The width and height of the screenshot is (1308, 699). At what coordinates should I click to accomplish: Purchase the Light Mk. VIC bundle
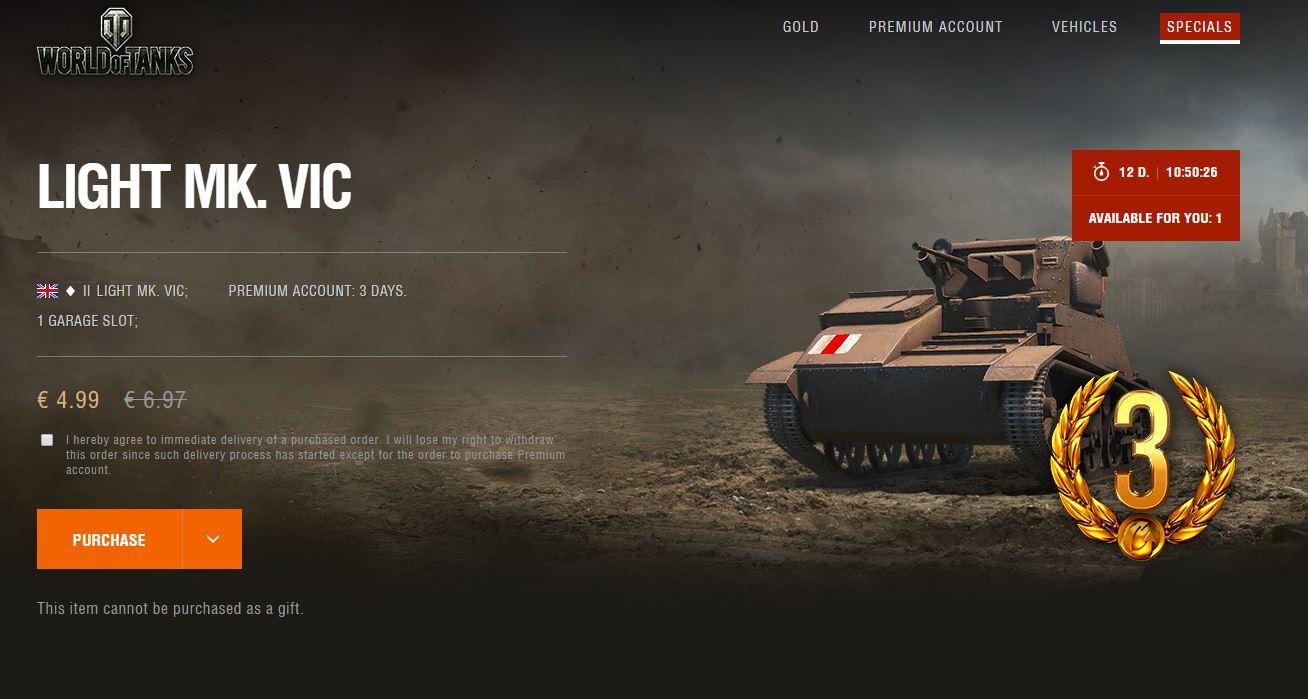(x=109, y=539)
